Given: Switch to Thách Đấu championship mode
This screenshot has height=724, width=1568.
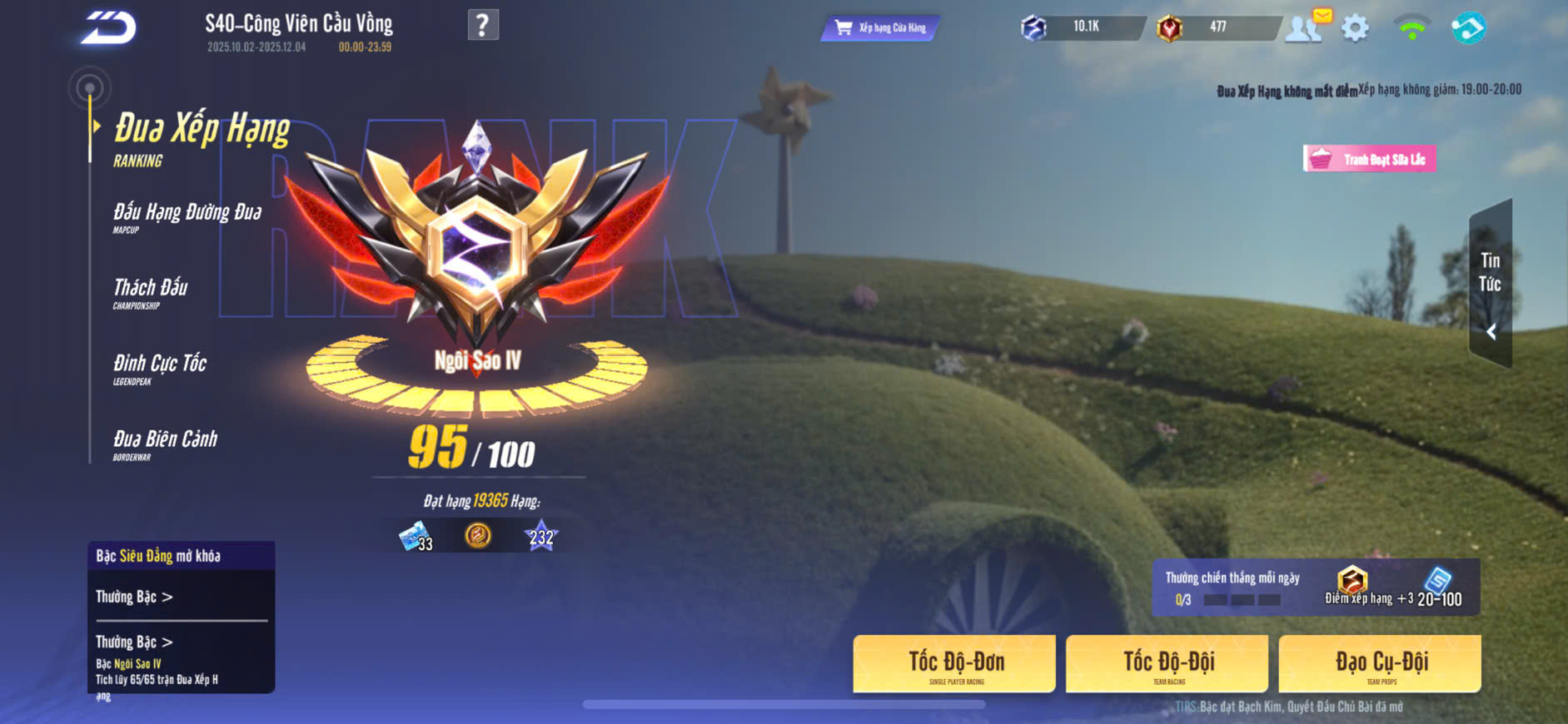Looking at the screenshot, I should pos(151,291).
